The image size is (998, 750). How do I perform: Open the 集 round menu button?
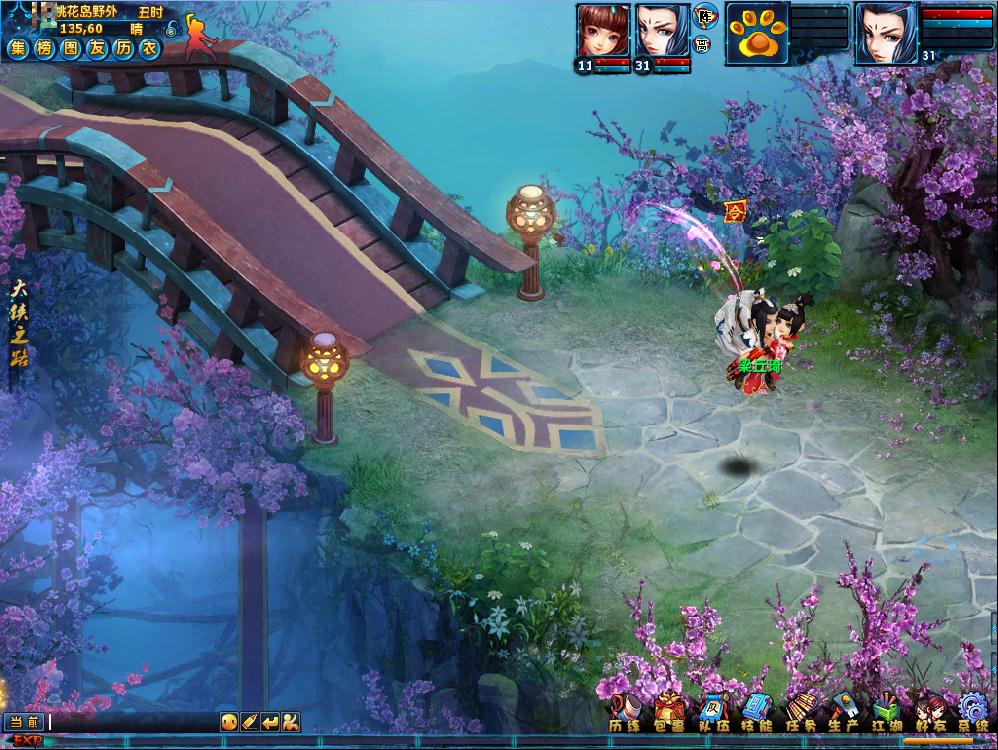pyautogui.click(x=18, y=49)
